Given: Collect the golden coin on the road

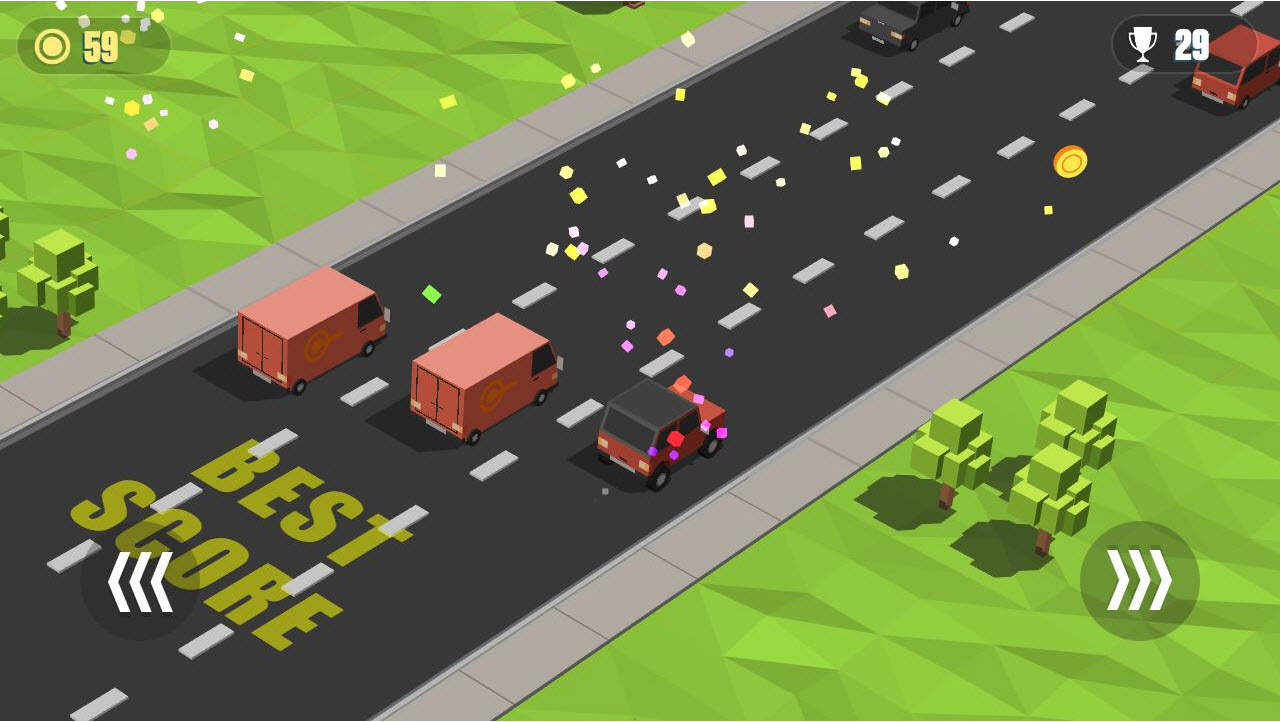Looking at the screenshot, I should click(1071, 162).
